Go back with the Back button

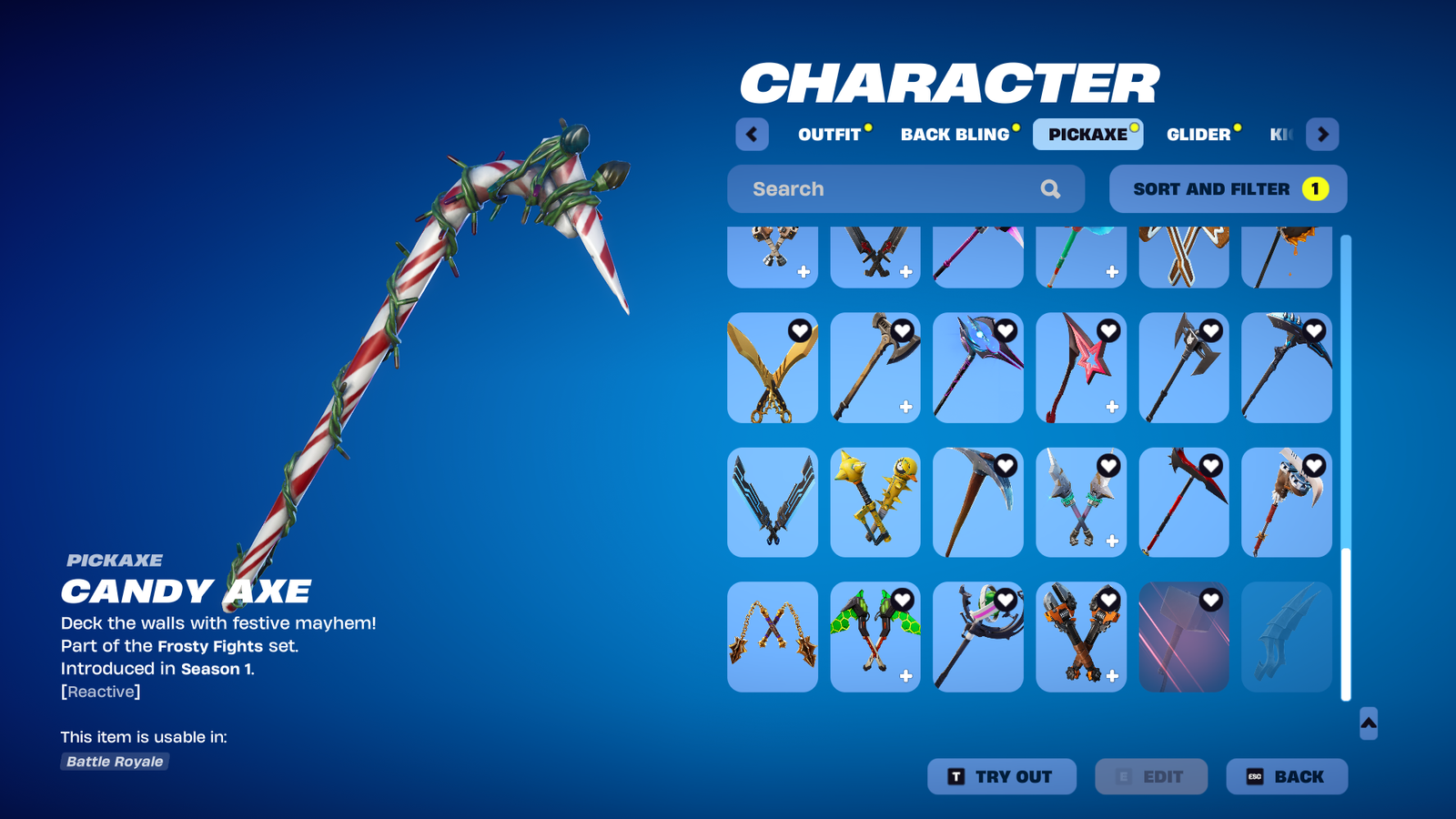coord(1286,776)
